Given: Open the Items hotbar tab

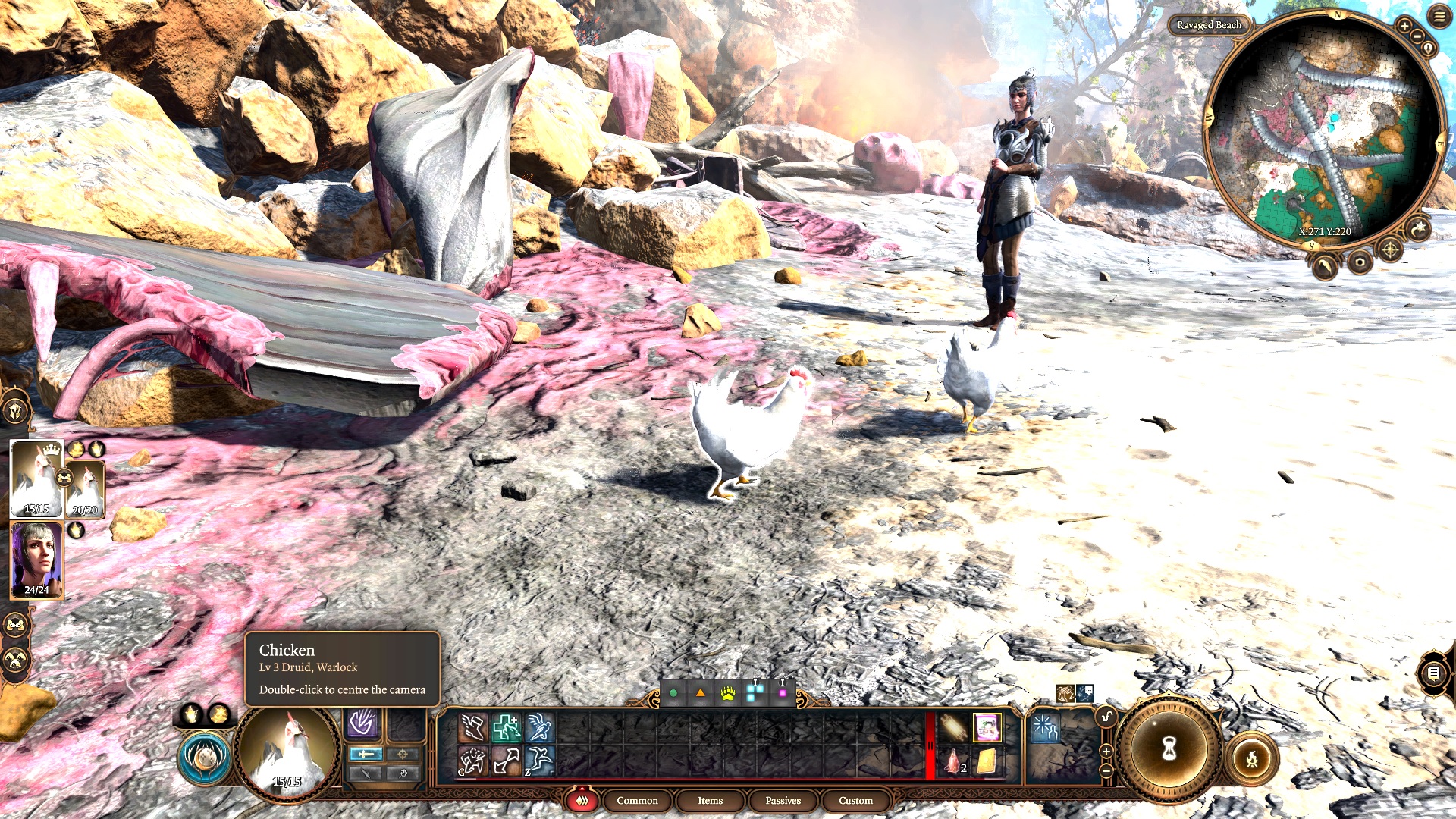Looking at the screenshot, I should pos(710,801).
